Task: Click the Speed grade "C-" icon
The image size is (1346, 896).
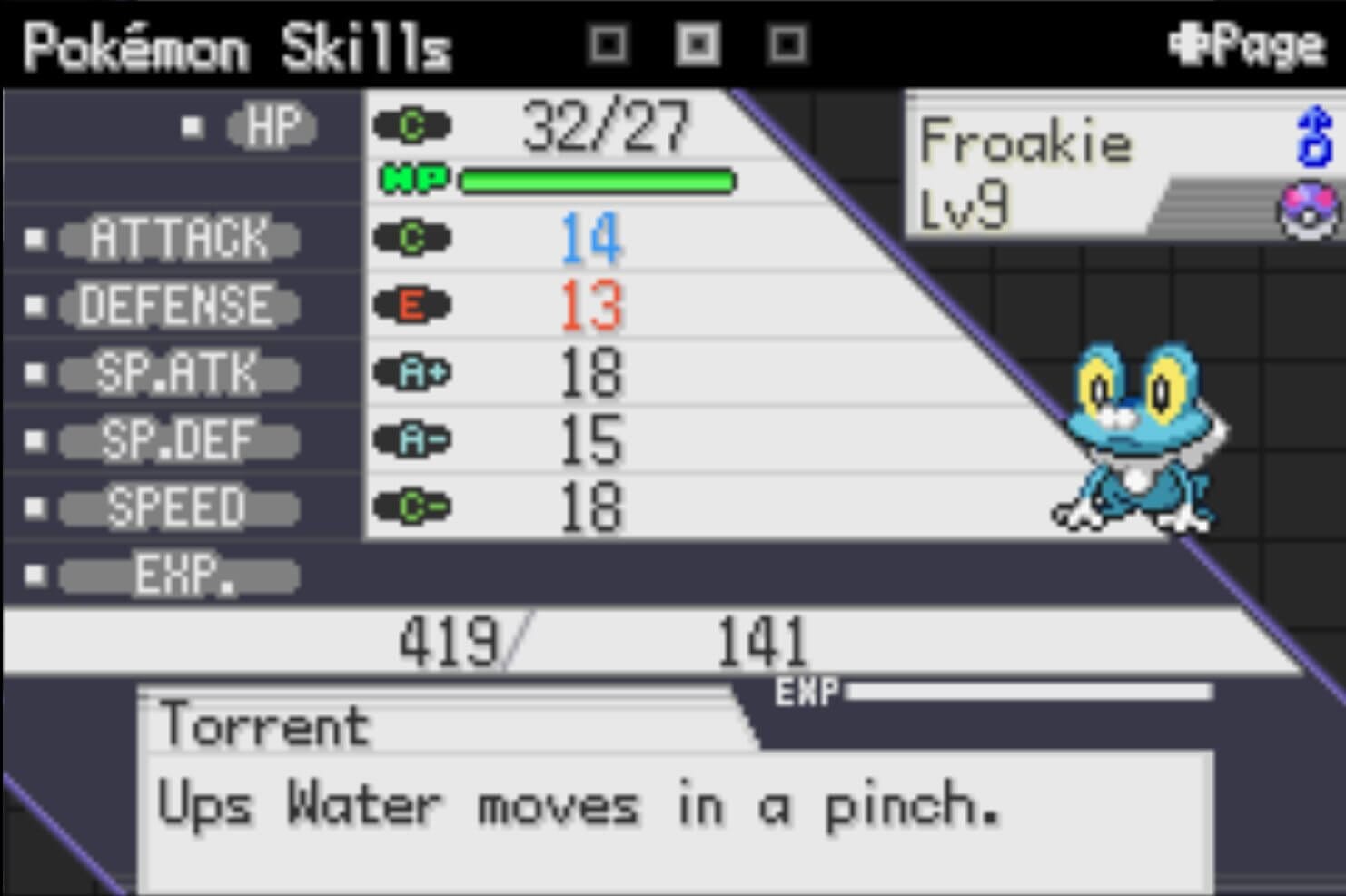Action: (x=413, y=507)
